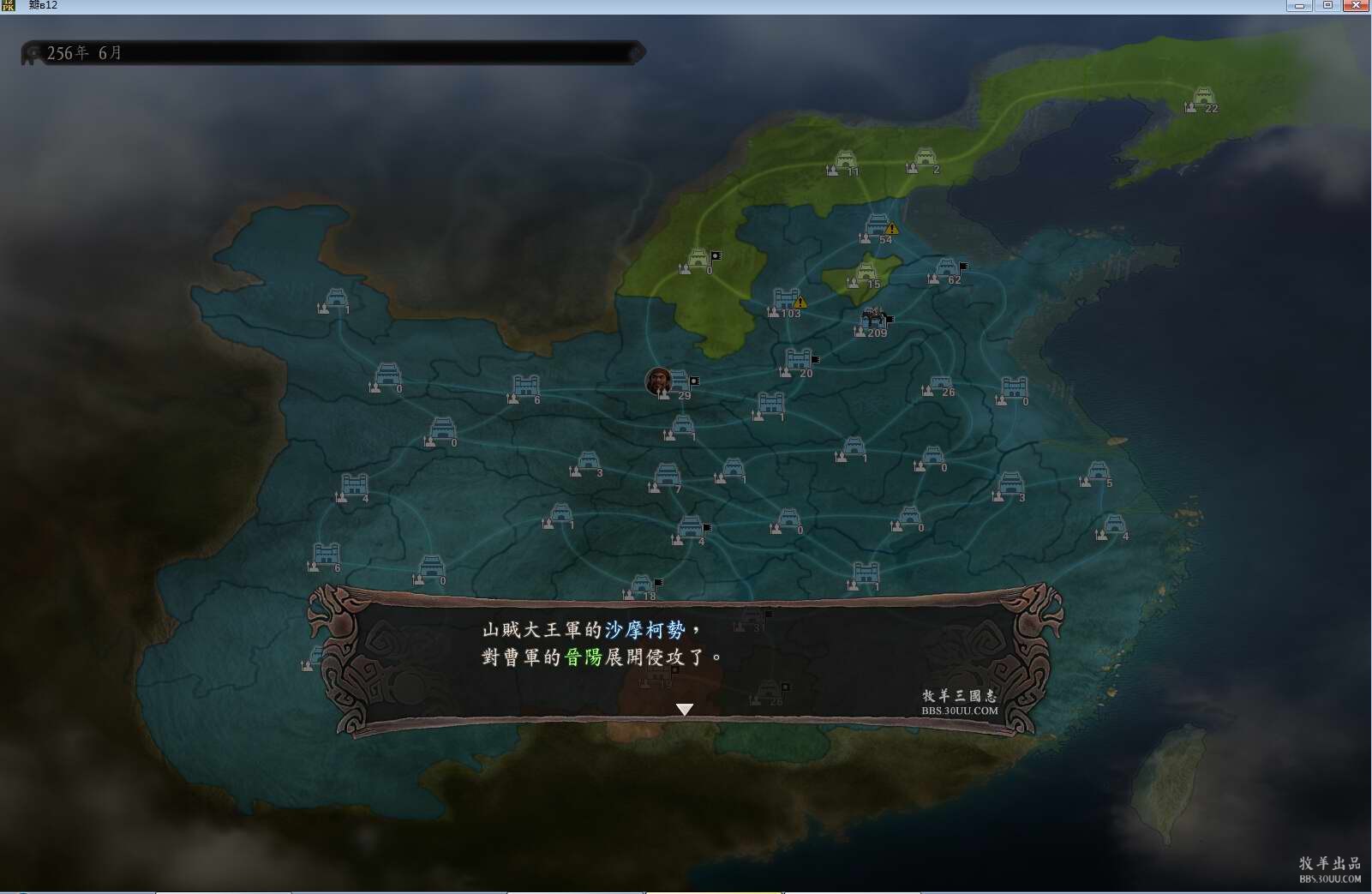The width and height of the screenshot is (1372, 894).
Task: Minimize the game window
Action: coord(1299,5)
